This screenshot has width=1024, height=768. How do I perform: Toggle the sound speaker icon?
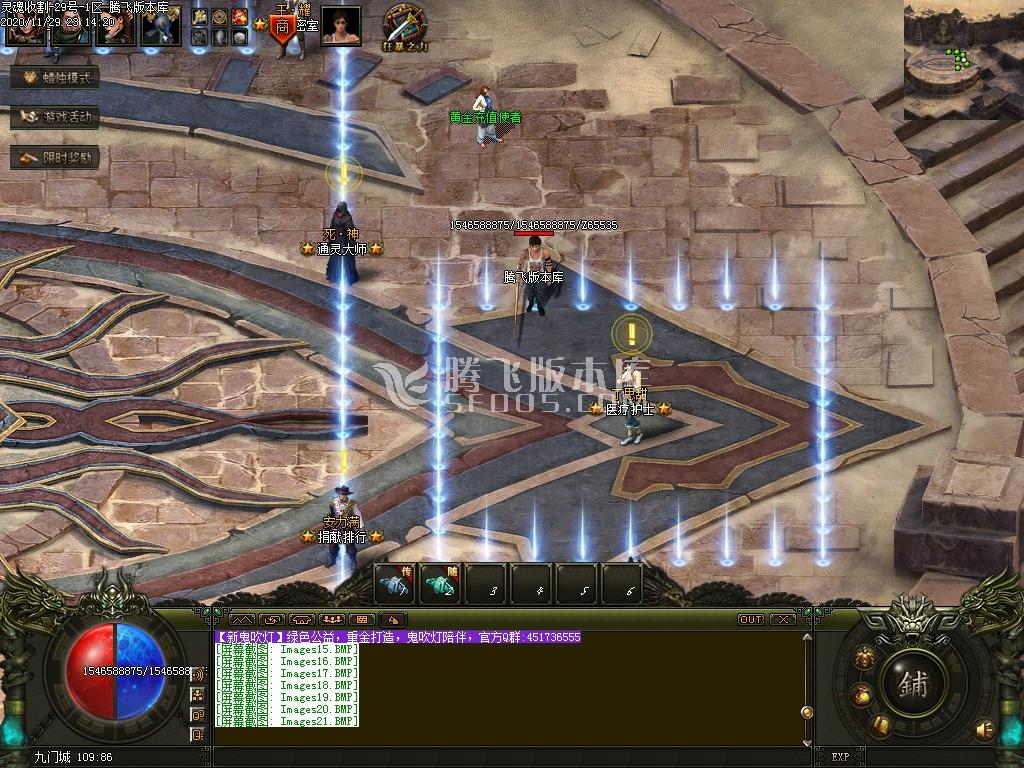985,728
